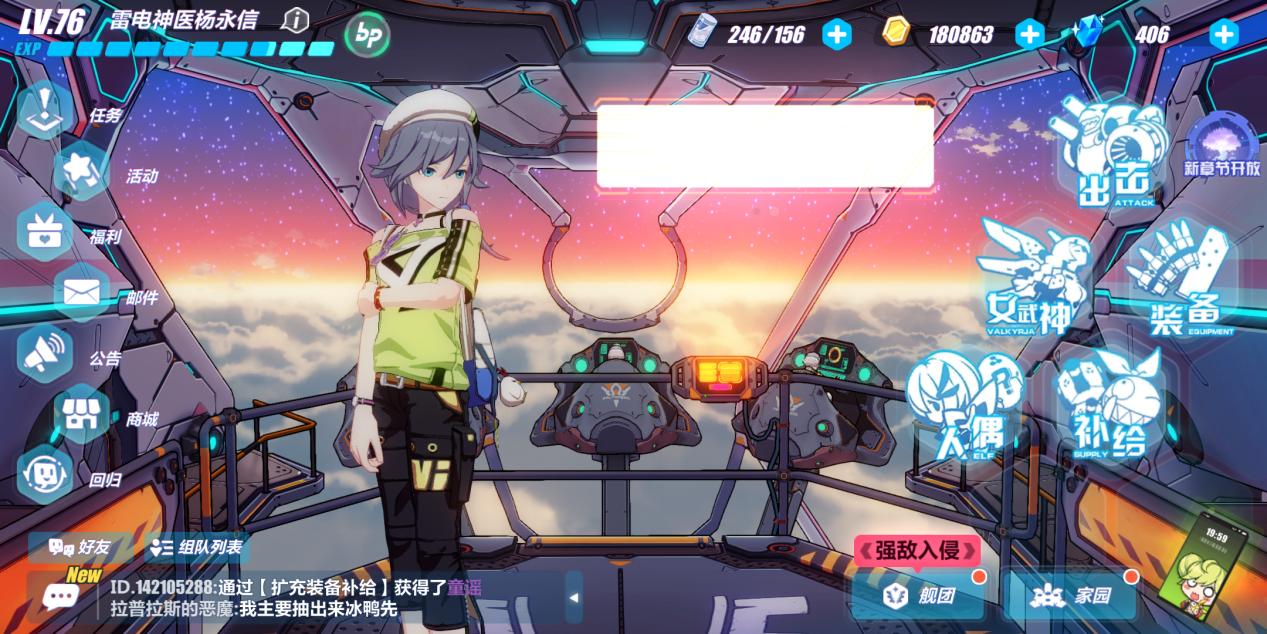Open the 任务 missions menu
The height and width of the screenshot is (634, 1267).
45,111
